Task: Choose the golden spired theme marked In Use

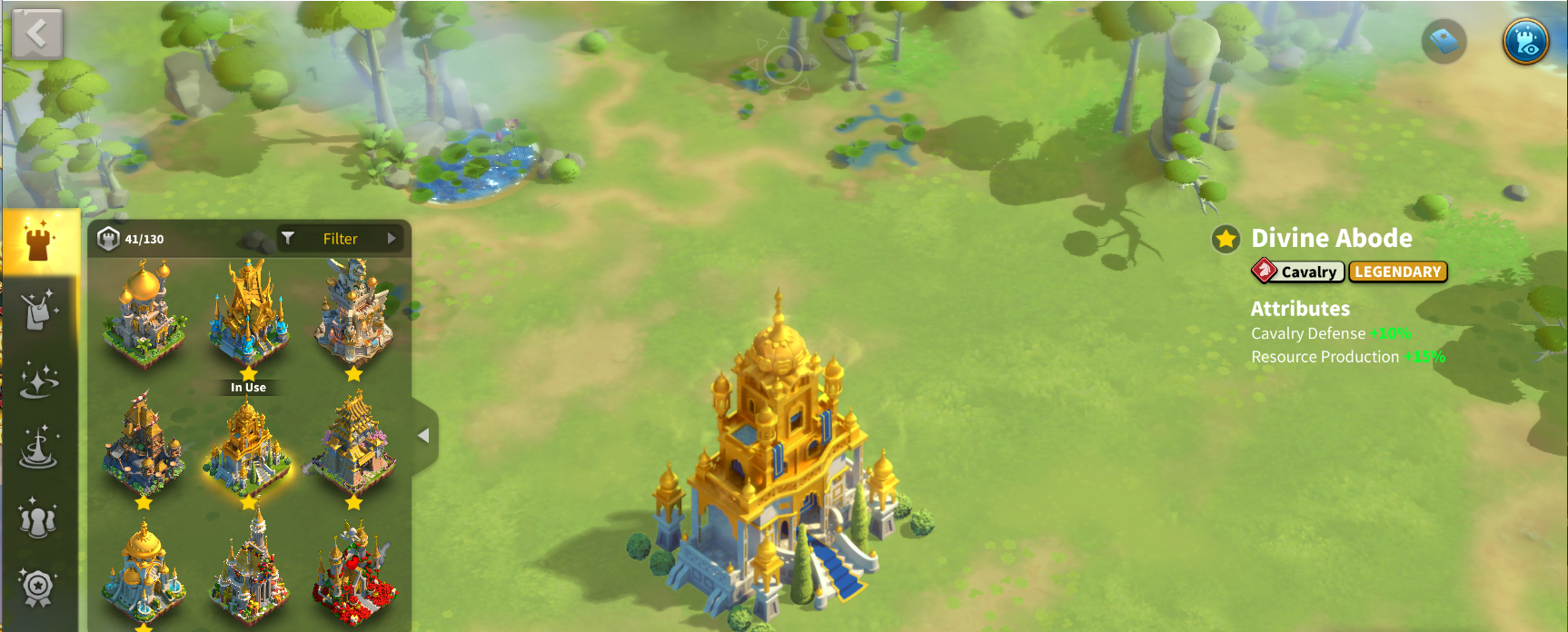Action: click(248, 313)
